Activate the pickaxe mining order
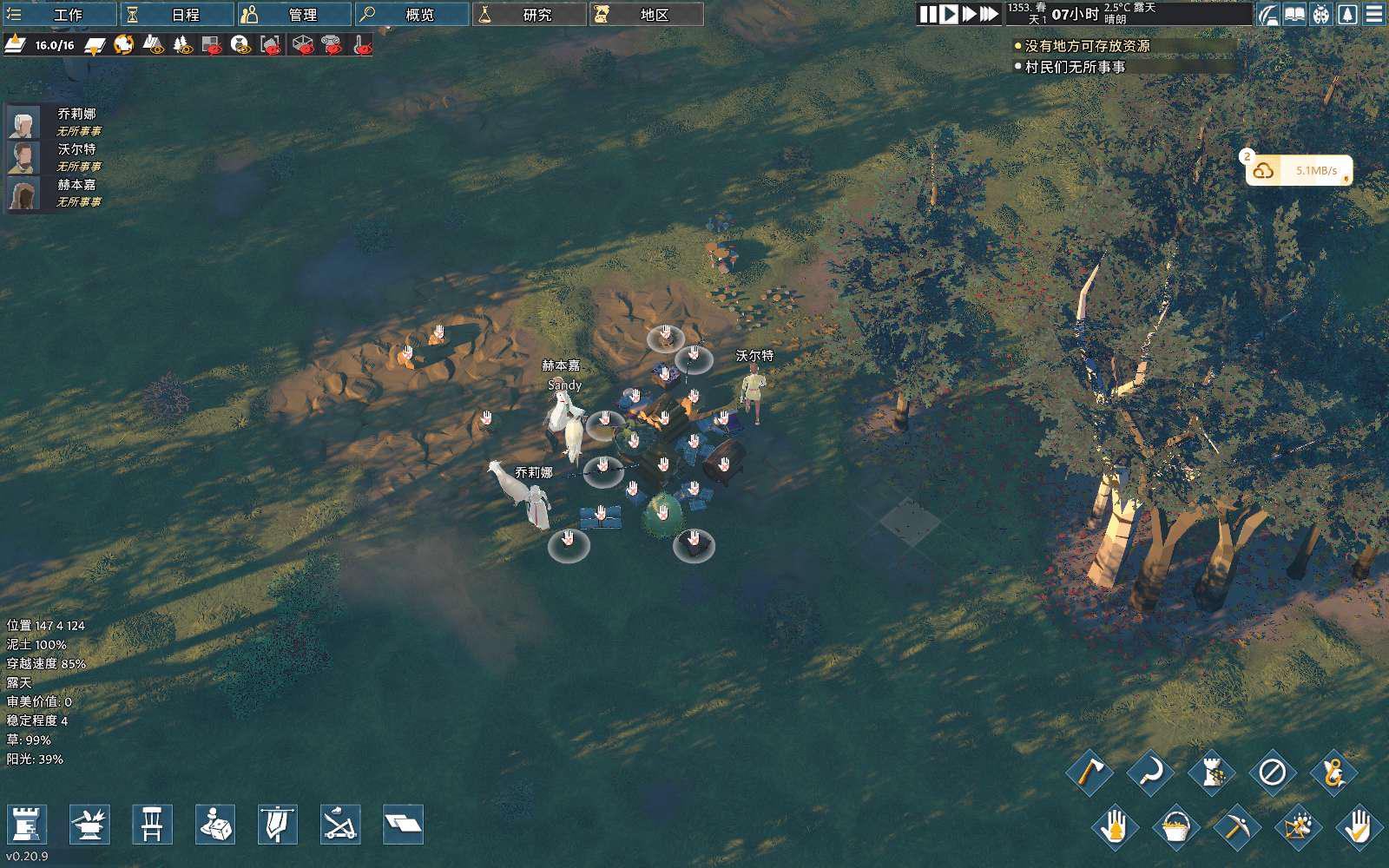Viewport: 1389px width, 868px height. [x=1236, y=825]
